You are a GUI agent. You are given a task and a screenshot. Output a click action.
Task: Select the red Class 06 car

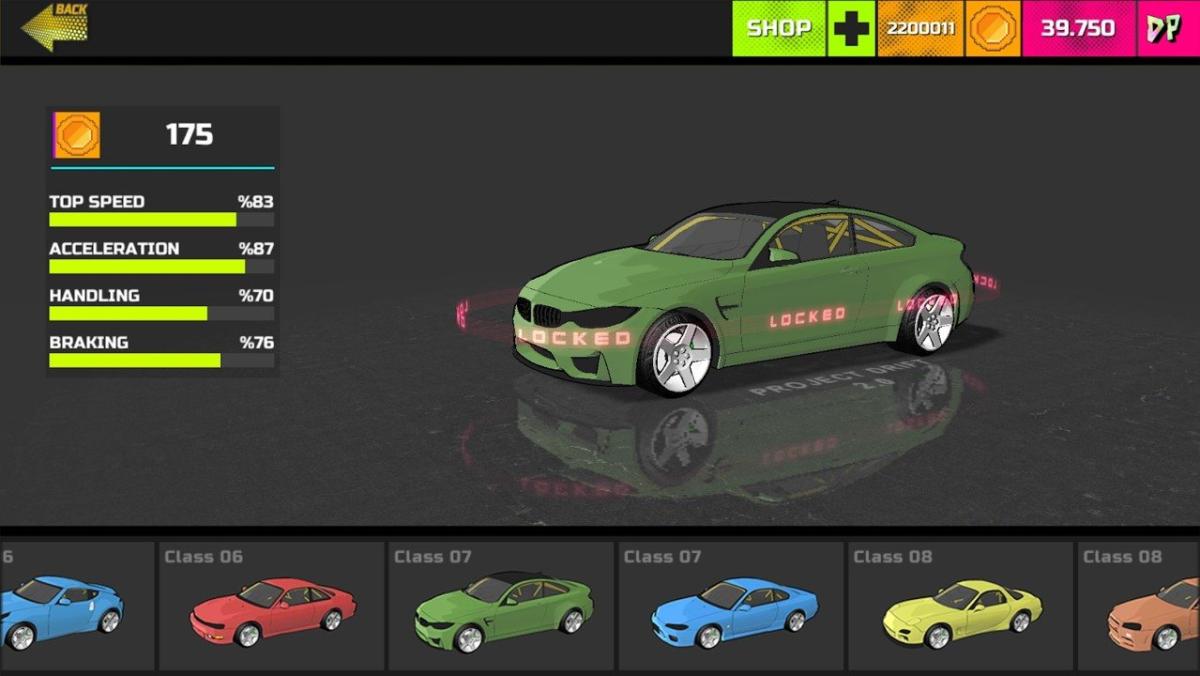click(271, 606)
